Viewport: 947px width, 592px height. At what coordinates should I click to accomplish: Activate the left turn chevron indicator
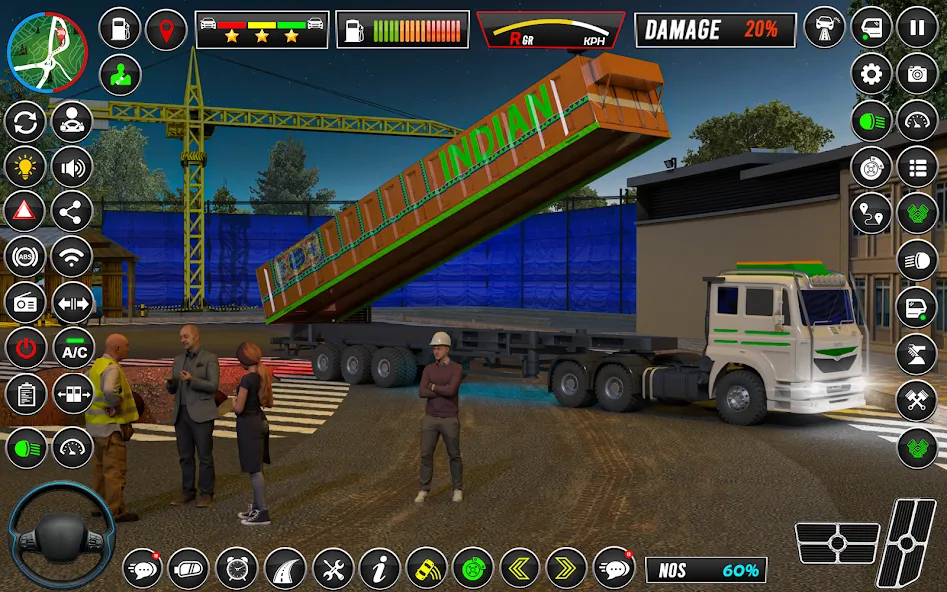[520, 568]
